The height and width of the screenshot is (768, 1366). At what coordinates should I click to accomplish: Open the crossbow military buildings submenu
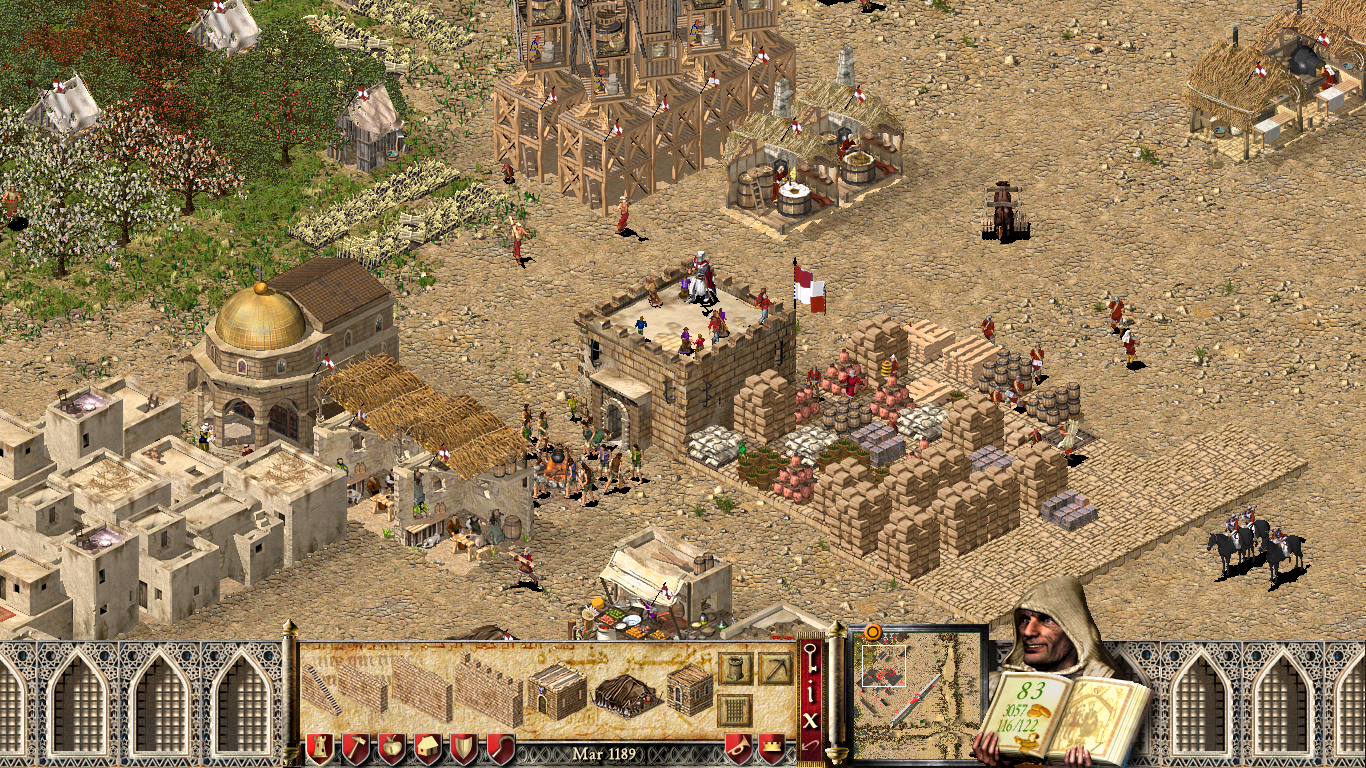coord(774,668)
